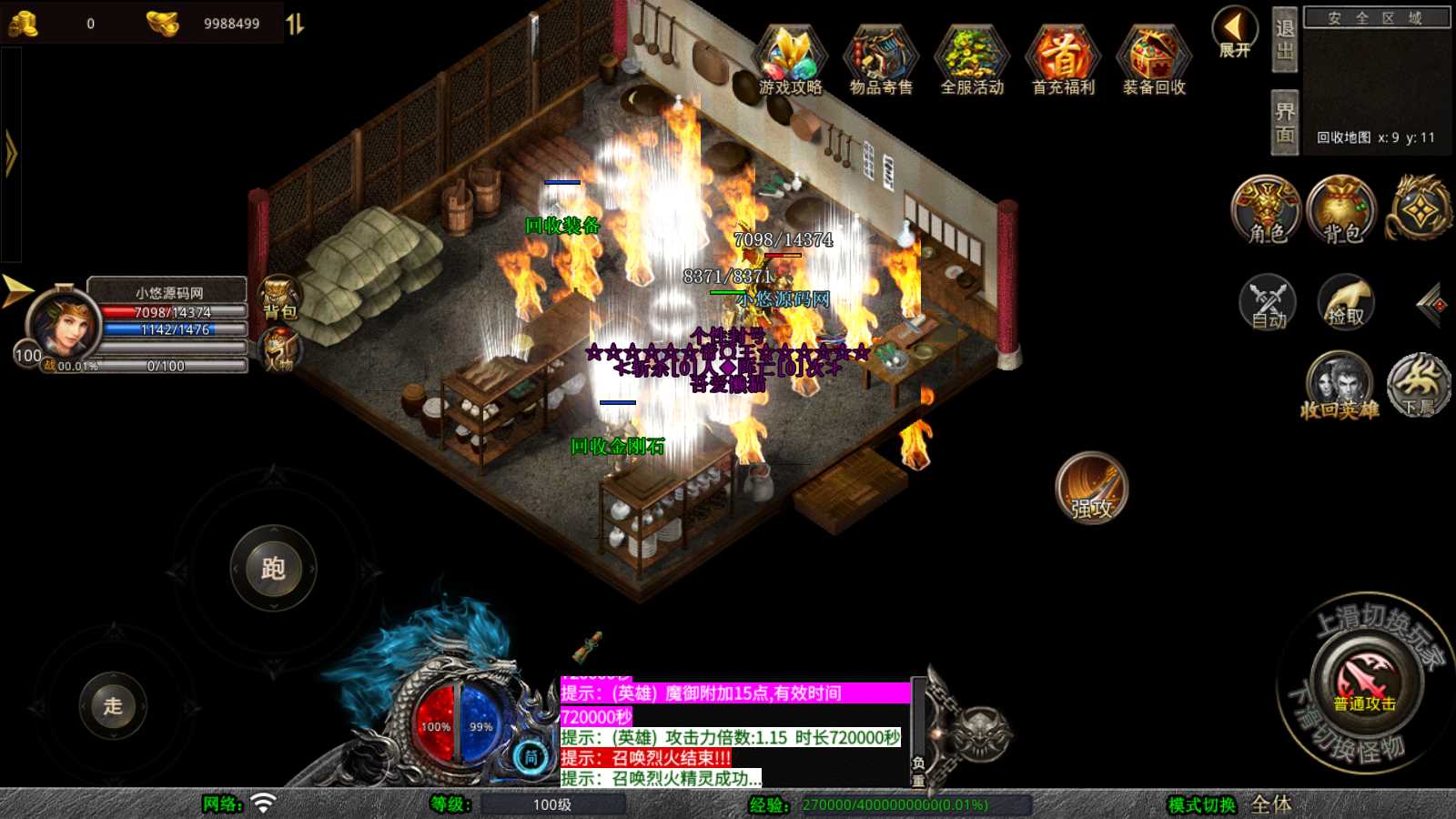Open 物品寄售 item consignment
This screenshot has width=1456, height=819.
[880, 61]
